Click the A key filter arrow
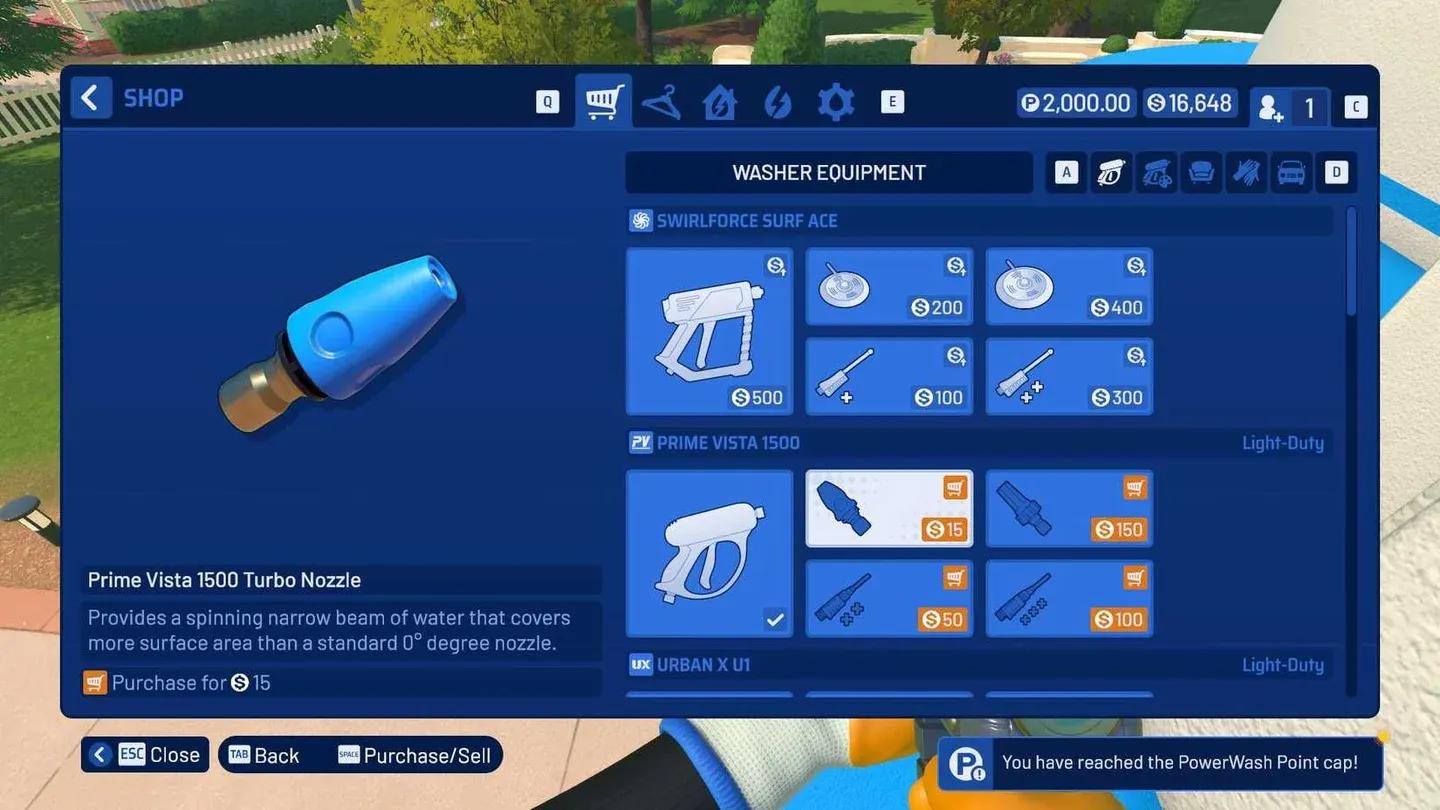 (1066, 172)
